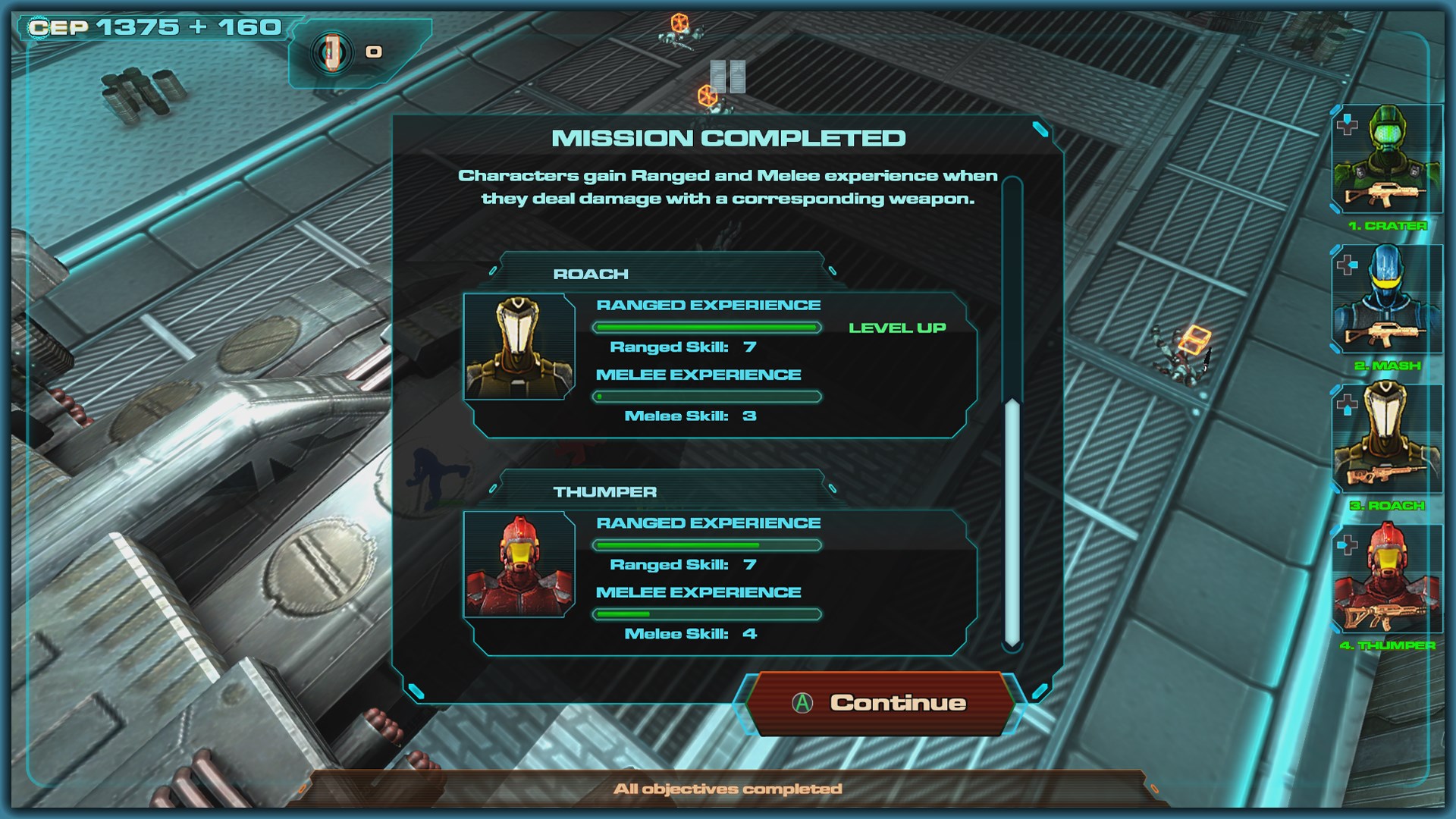Click the LEVEL UP label next to Roach's experience

pos(898,328)
